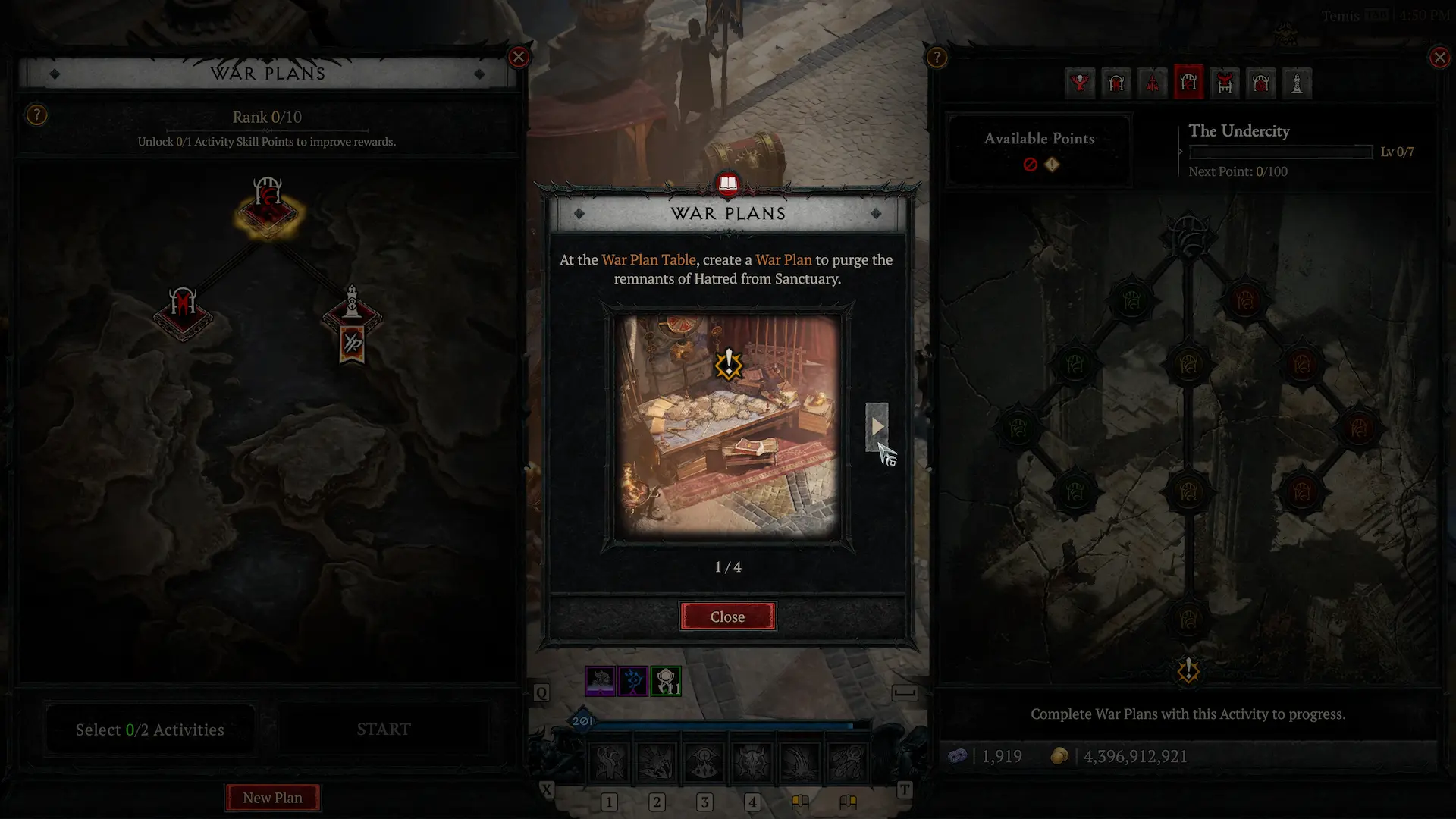The height and width of the screenshot is (819, 1456).
Task: Open help via the left panel question mark
Action: click(x=36, y=115)
